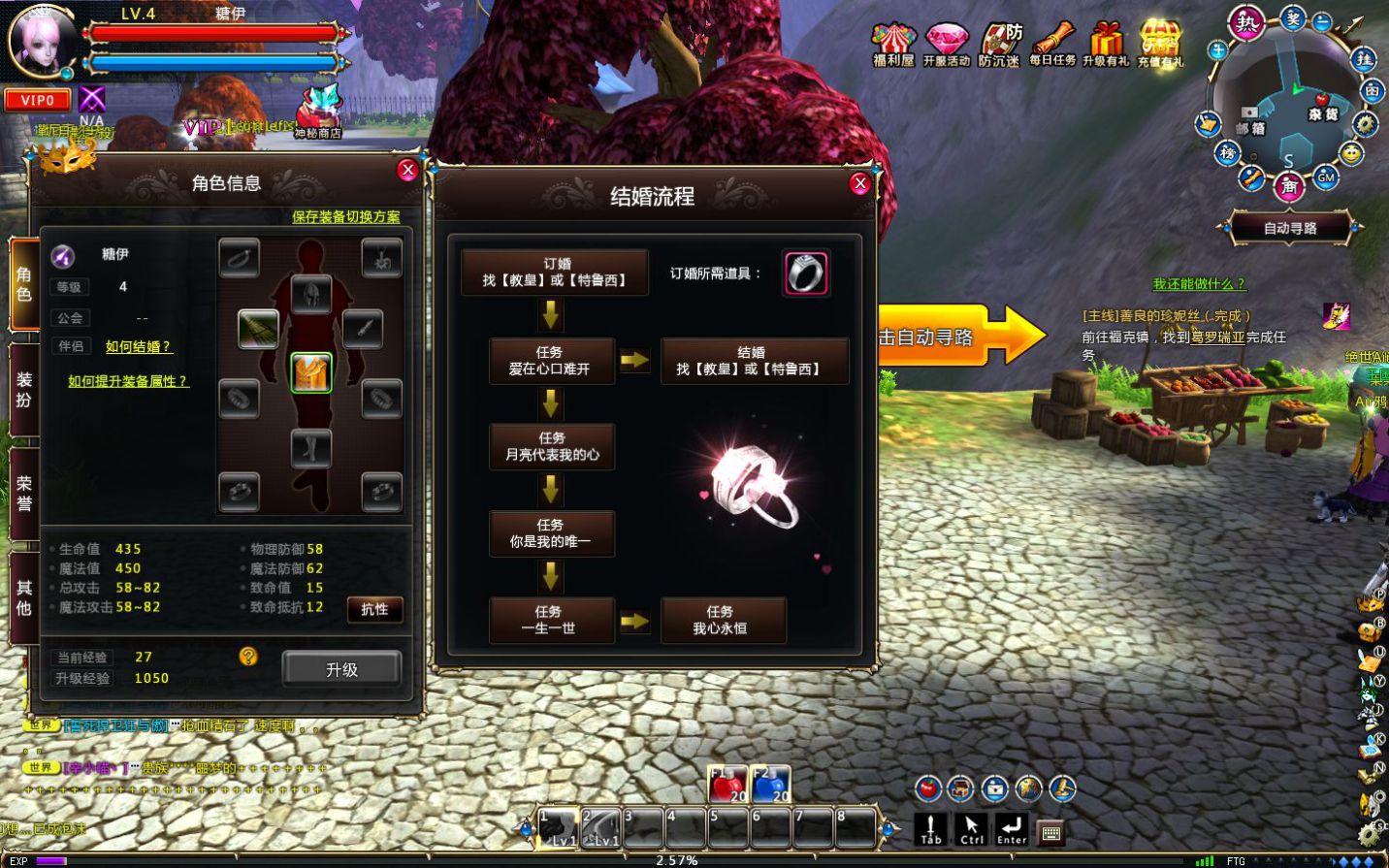Open the 其他 other tab
This screenshot has height=868, width=1389.
(x=24, y=597)
